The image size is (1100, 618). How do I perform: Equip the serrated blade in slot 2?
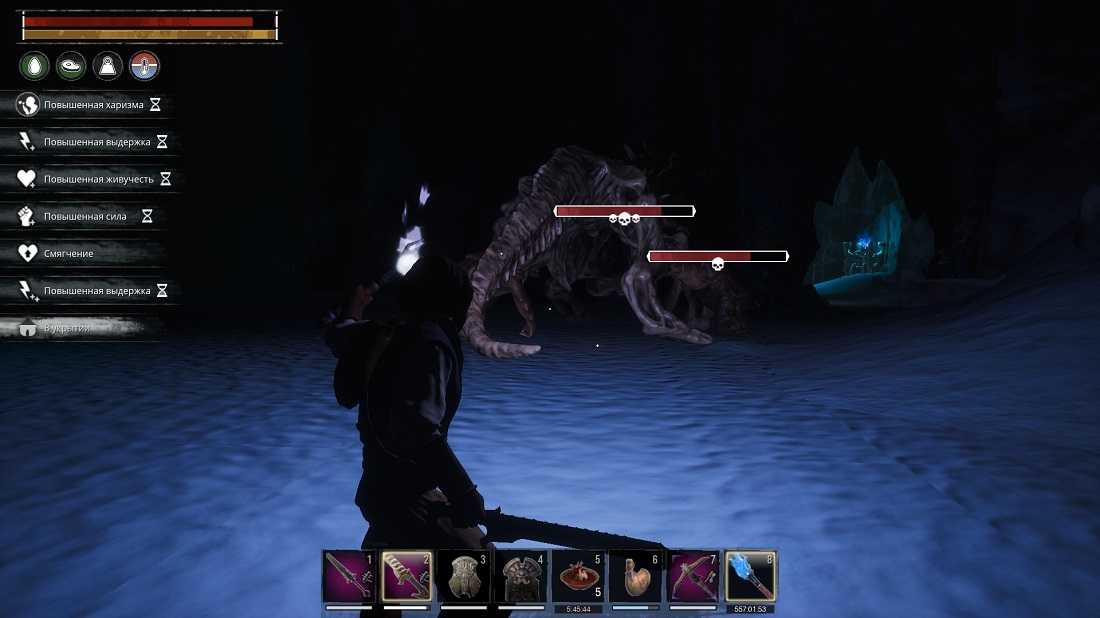pyautogui.click(x=406, y=576)
